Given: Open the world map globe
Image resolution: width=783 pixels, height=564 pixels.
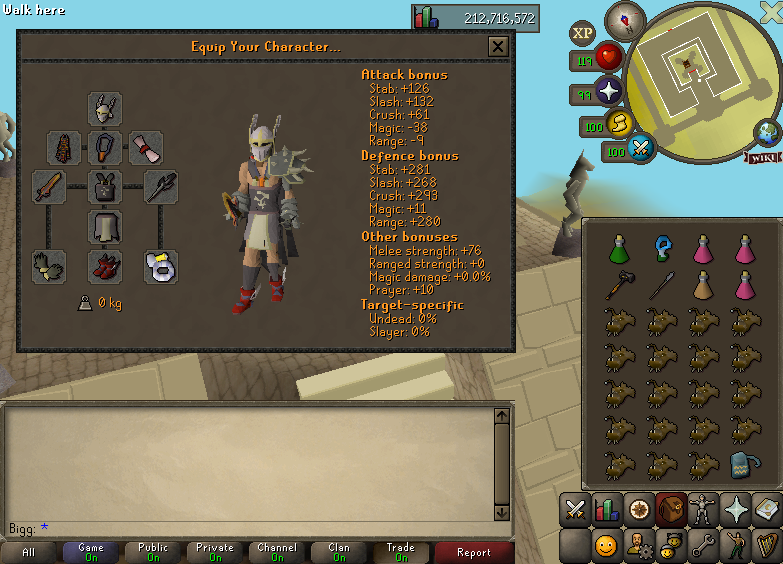Looking at the screenshot, I should tap(768, 132).
